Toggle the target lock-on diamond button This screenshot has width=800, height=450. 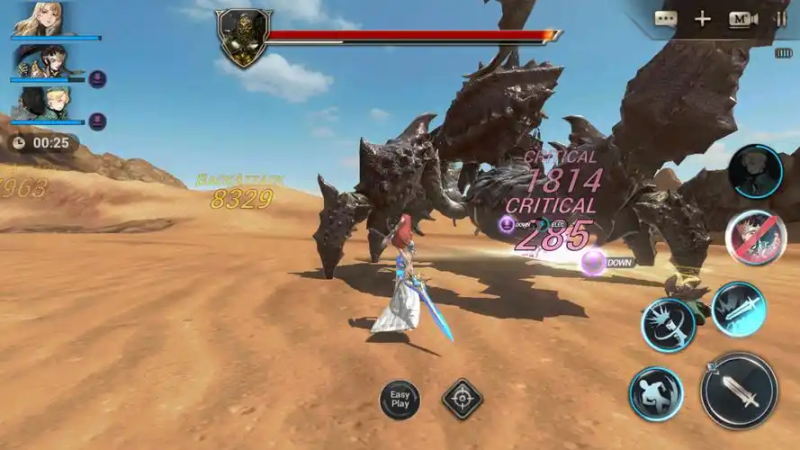click(x=462, y=399)
